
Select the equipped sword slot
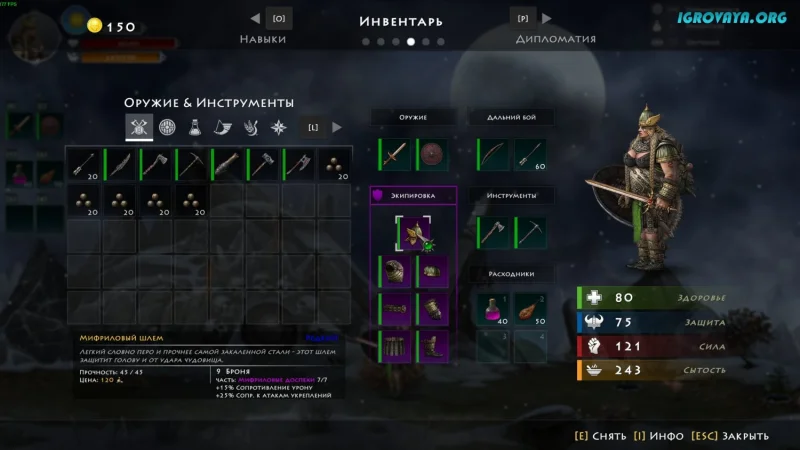pyautogui.click(x=396, y=154)
